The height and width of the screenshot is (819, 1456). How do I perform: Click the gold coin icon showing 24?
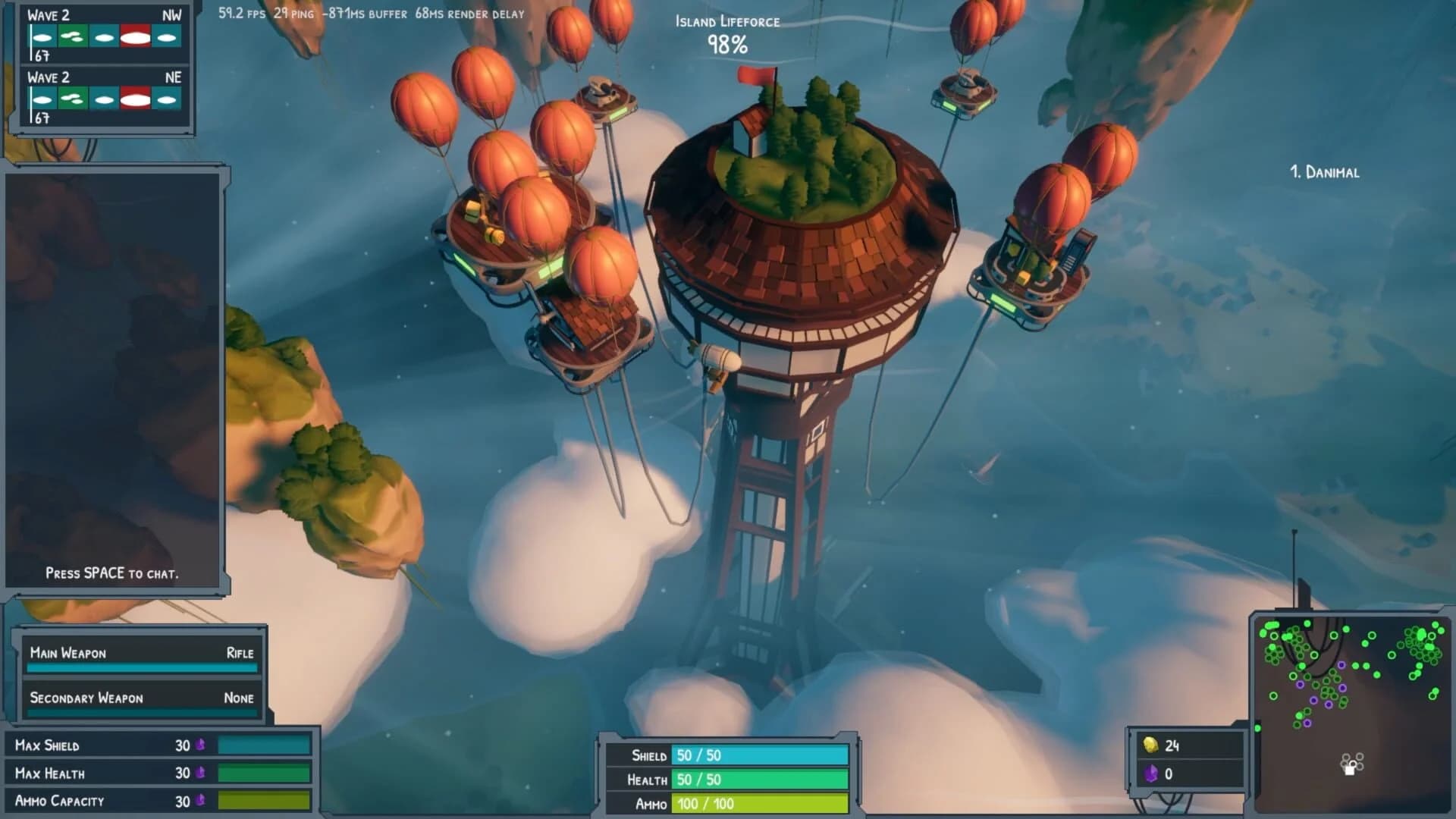[1150, 744]
